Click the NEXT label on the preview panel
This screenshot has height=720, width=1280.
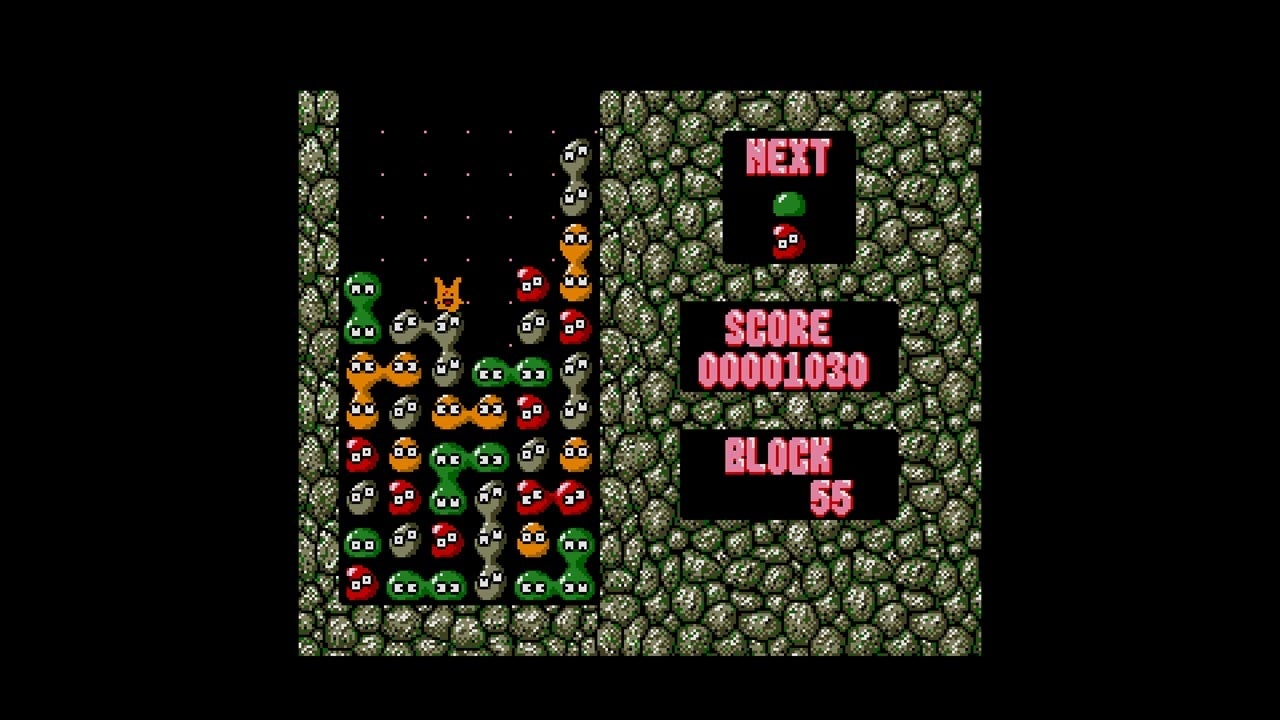tap(789, 155)
